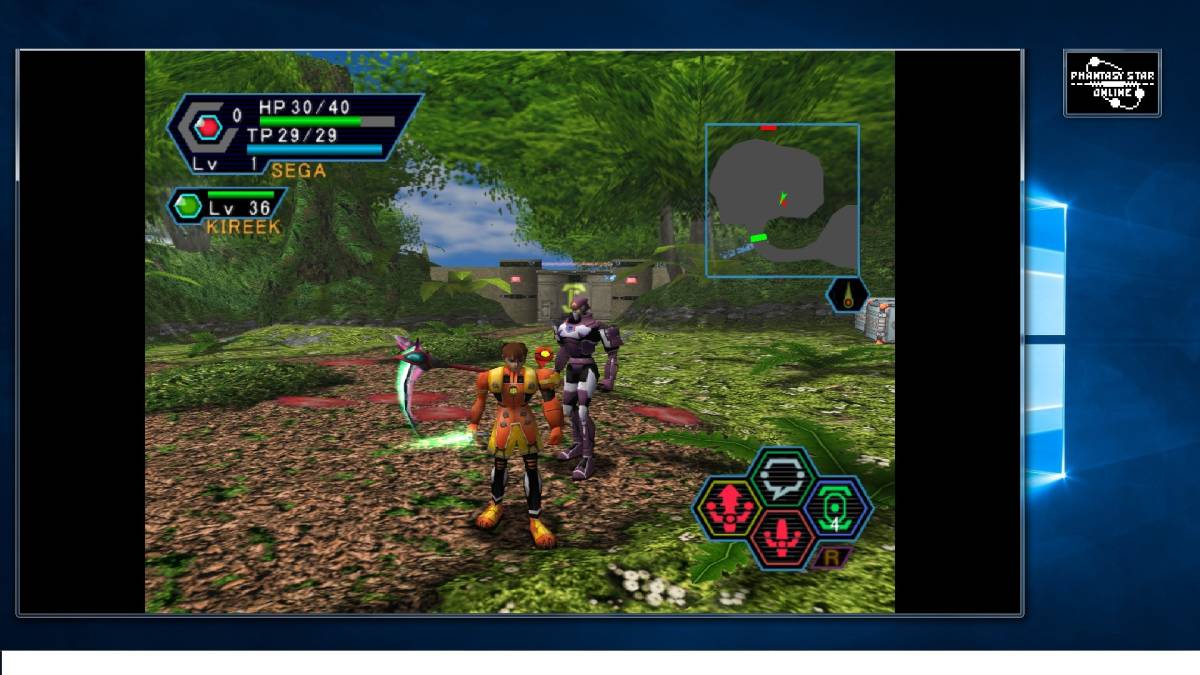Image resolution: width=1200 pixels, height=675 pixels.
Task: Click the area minimap
Action: click(x=782, y=200)
